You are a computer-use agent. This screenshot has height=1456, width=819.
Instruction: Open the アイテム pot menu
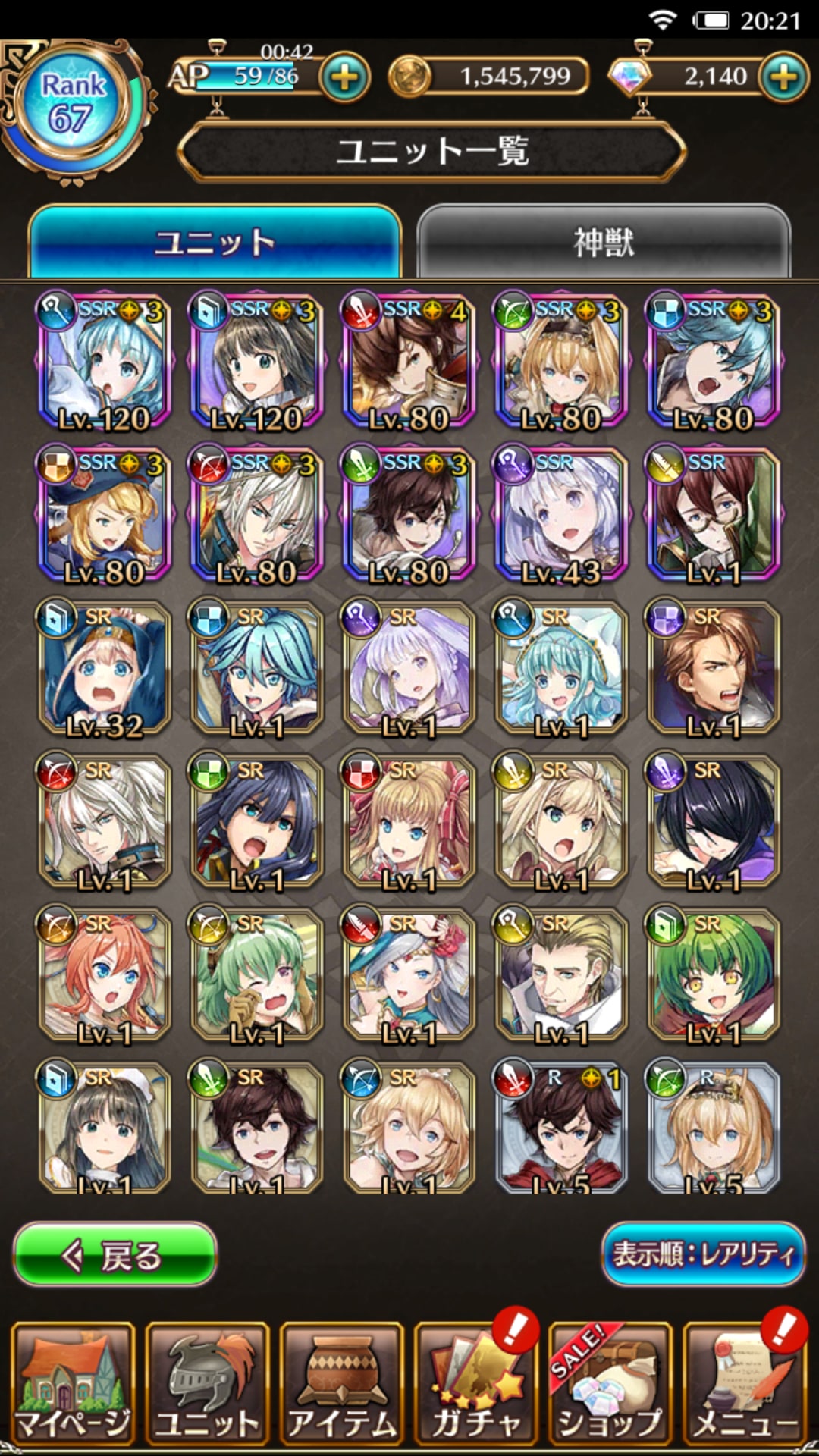click(x=342, y=1383)
